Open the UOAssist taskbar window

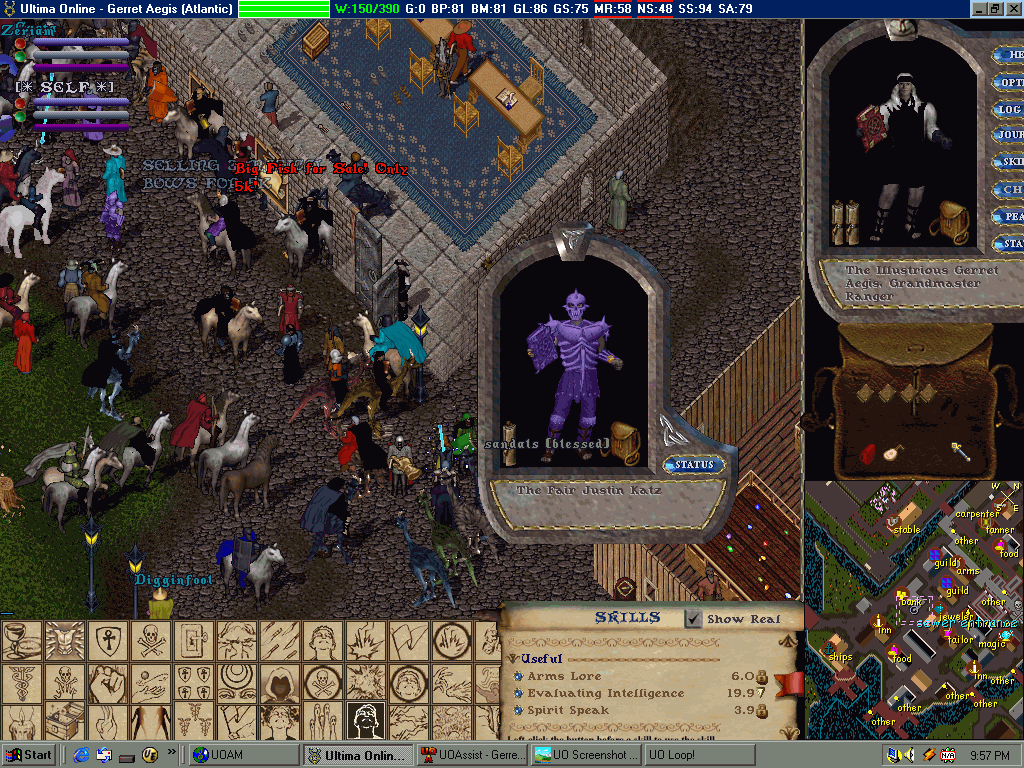471,755
